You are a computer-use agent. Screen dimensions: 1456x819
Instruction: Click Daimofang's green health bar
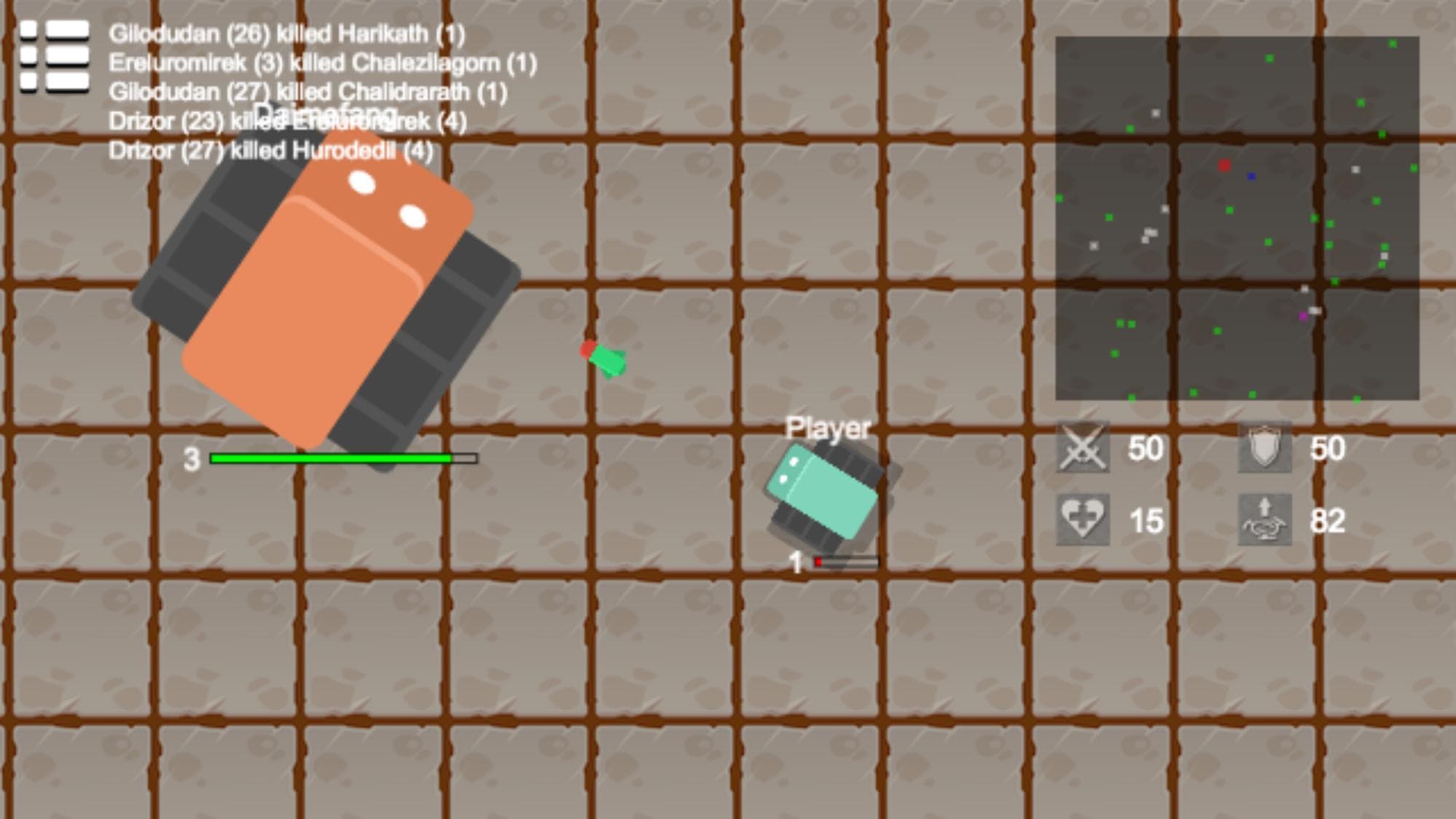pos(332,459)
